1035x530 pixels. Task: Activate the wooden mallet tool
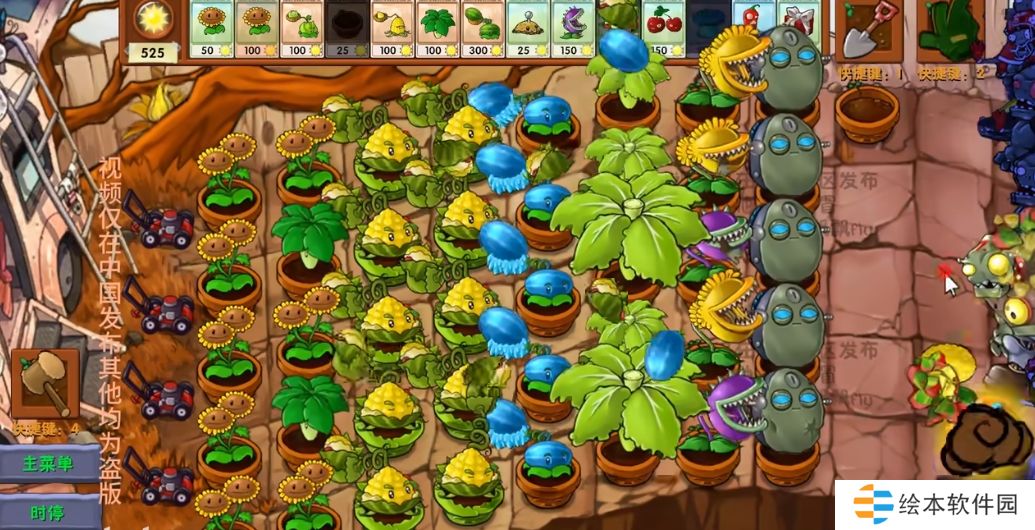(x=46, y=384)
